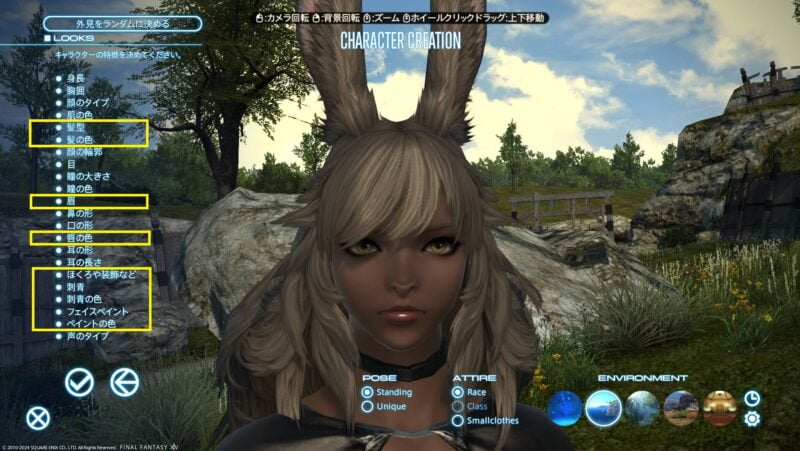Click the X exit button
800x451 pixels.
[37, 419]
